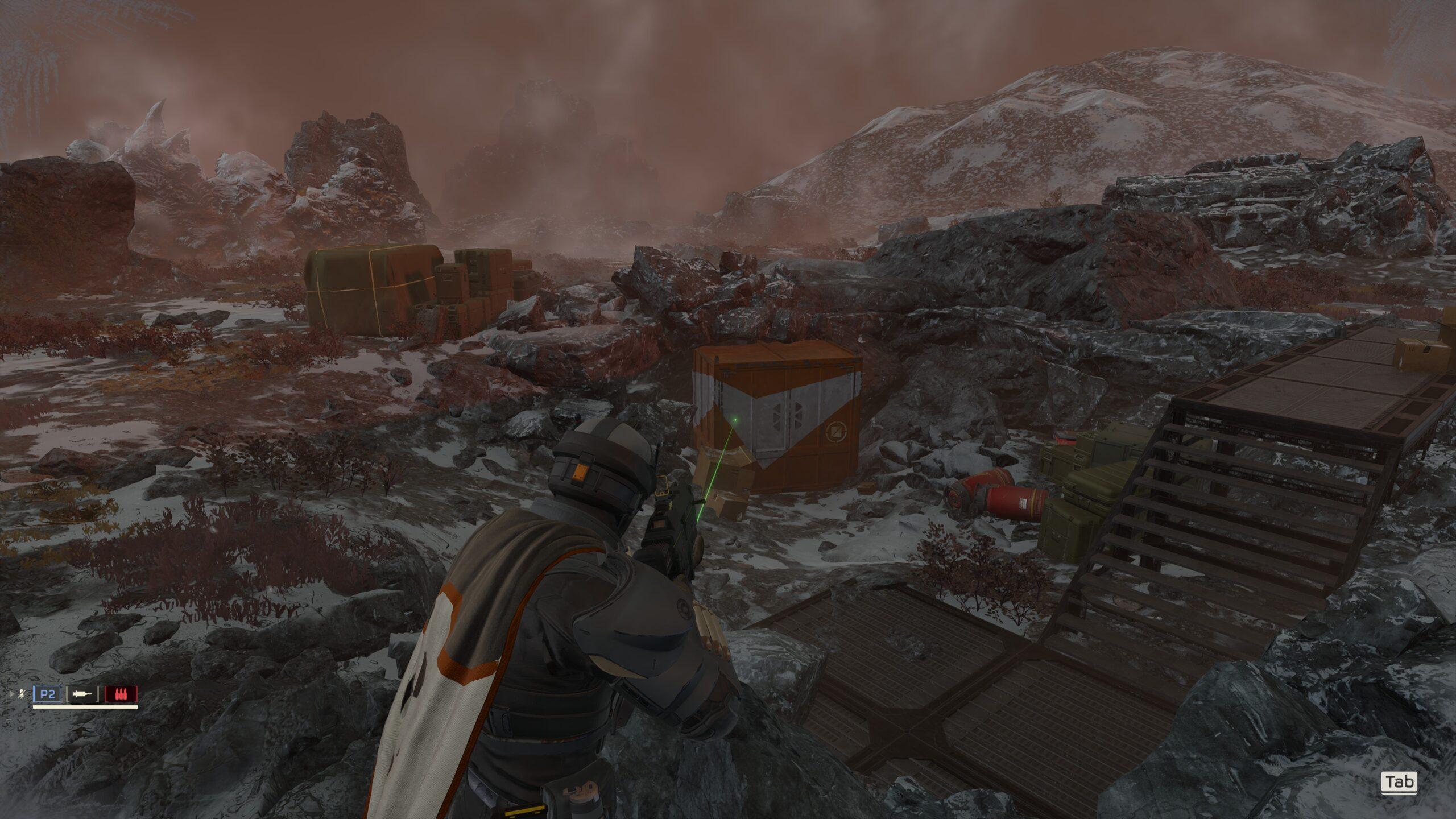Click the red ammo bullets icon
Screen dimensions: 1456x819
pyautogui.click(x=121, y=694)
